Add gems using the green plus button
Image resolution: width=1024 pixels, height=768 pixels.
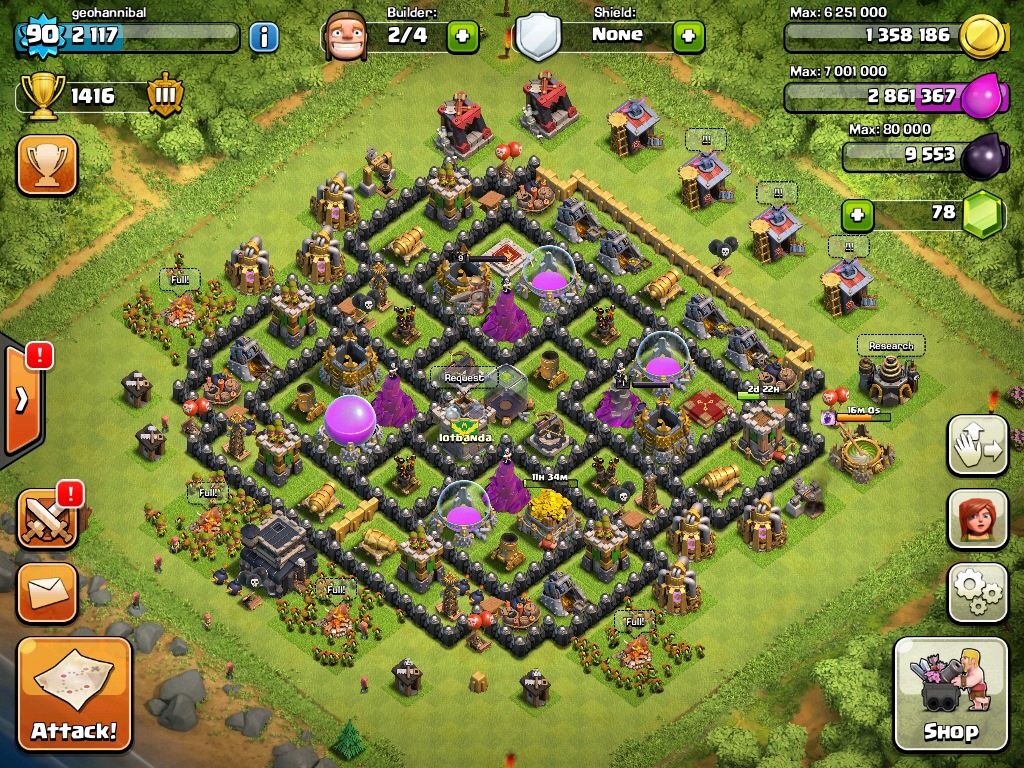click(x=856, y=214)
